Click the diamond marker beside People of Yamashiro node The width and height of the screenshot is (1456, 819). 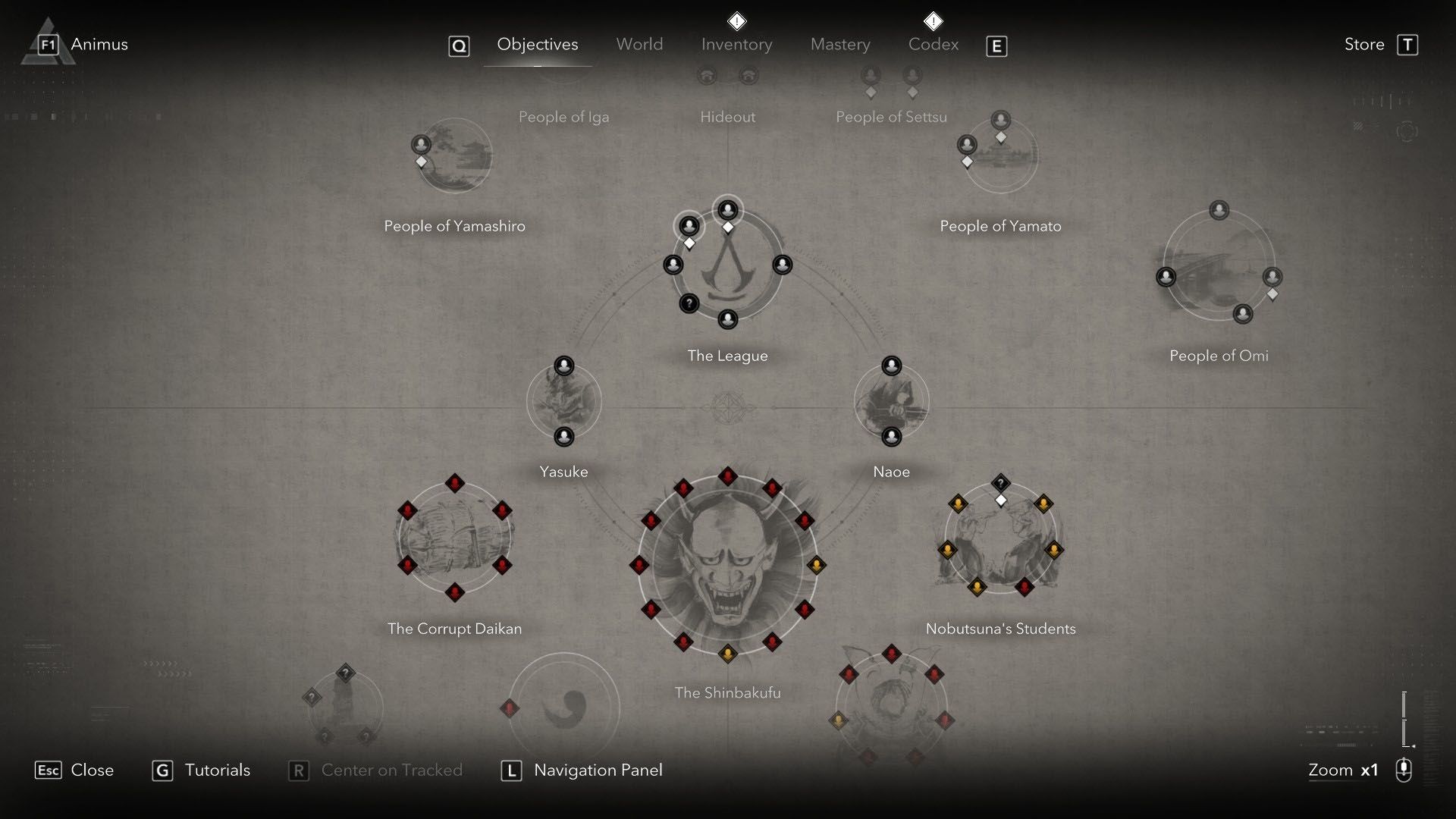(x=421, y=161)
